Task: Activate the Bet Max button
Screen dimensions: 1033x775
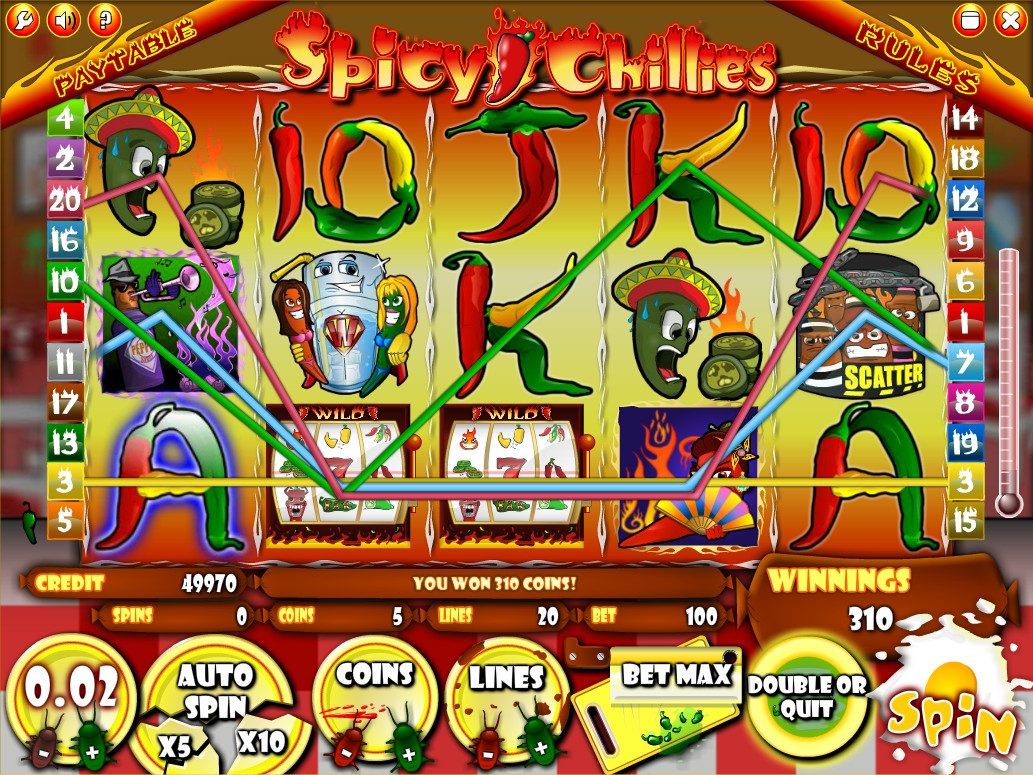Action: point(676,676)
